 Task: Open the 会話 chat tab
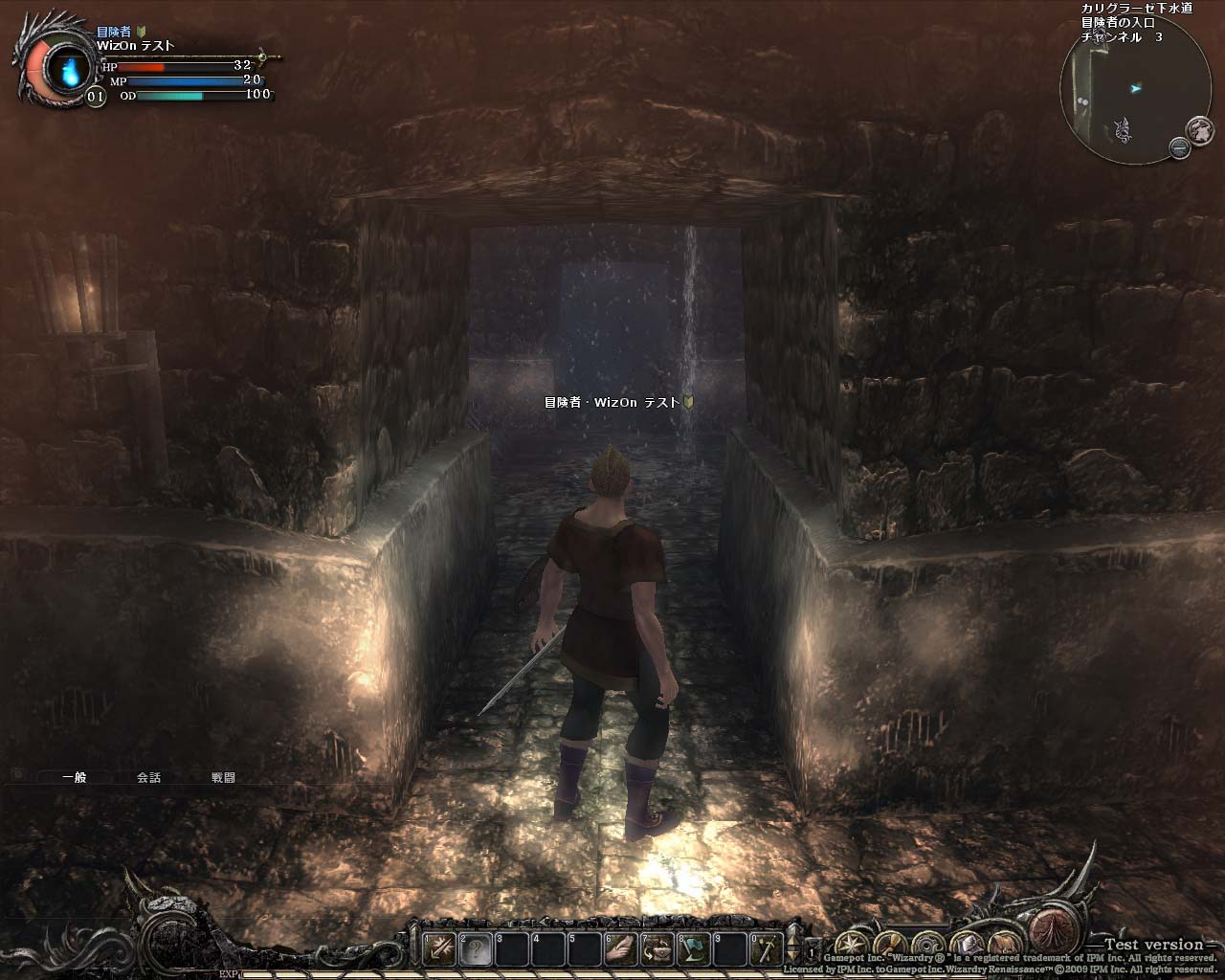[x=148, y=778]
